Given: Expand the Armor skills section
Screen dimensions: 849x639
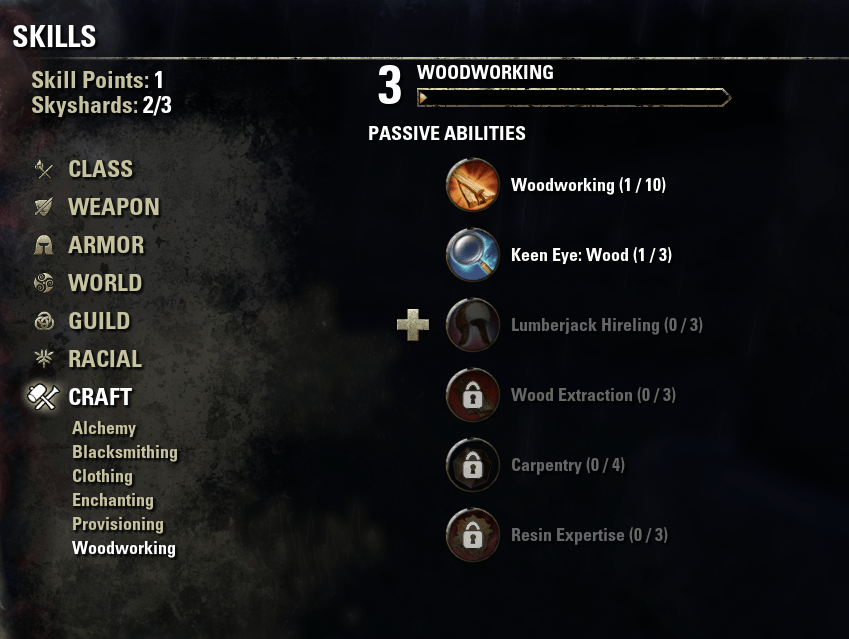Looking at the screenshot, I should click(x=106, y=245).
